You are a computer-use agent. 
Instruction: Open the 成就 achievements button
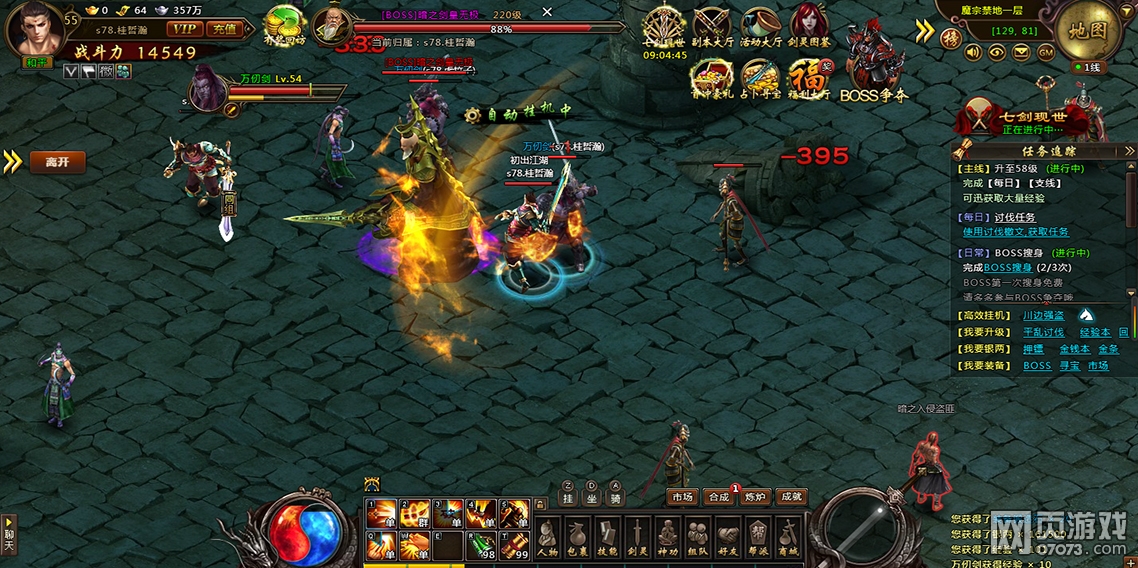(x=790, y=497)
